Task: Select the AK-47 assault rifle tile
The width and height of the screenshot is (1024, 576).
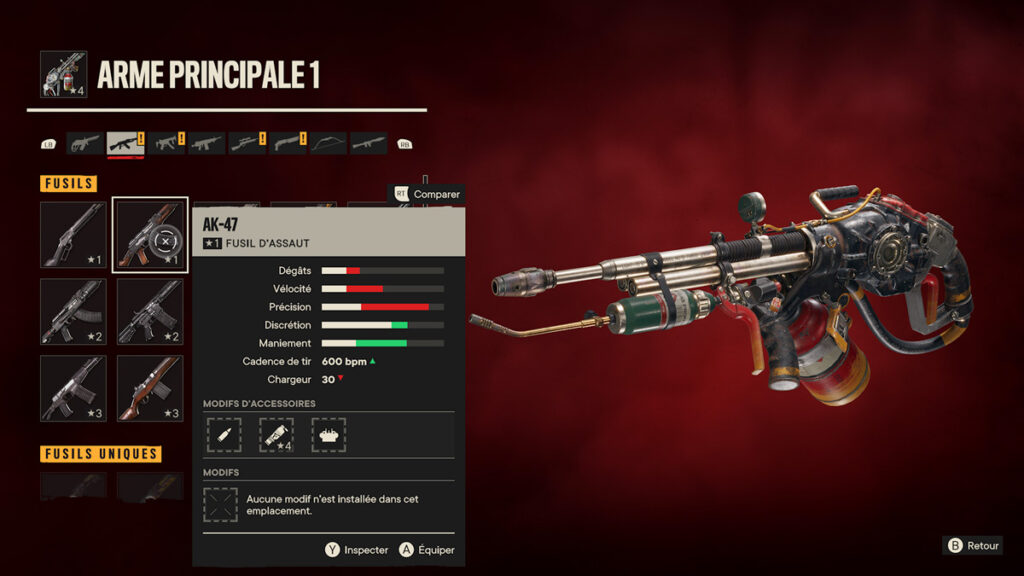Action: [150, 234]
